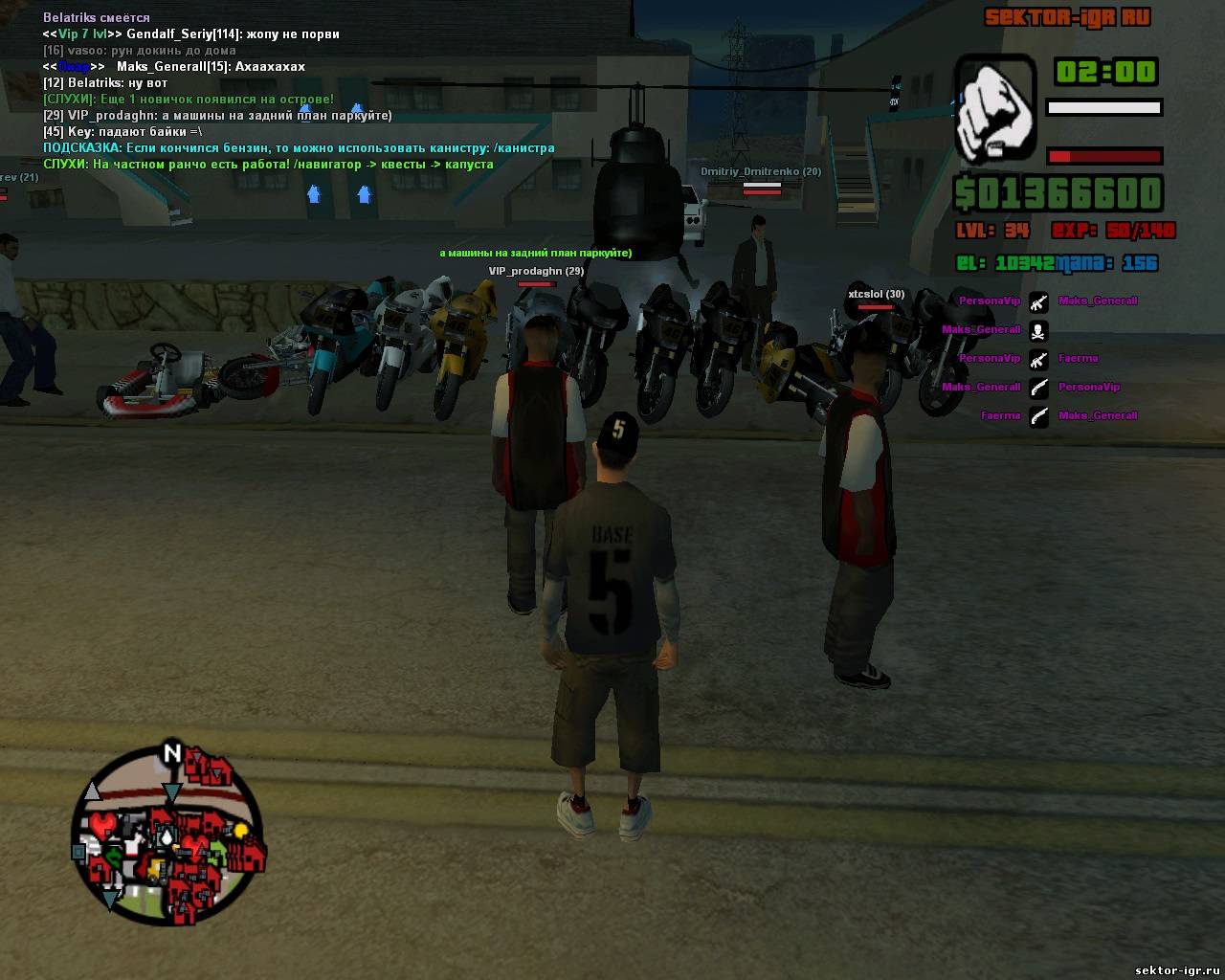Select the rifle icon for PersonaVip killing Faerma
The height and width of the screenshot is (980, 1225).
1038,359
